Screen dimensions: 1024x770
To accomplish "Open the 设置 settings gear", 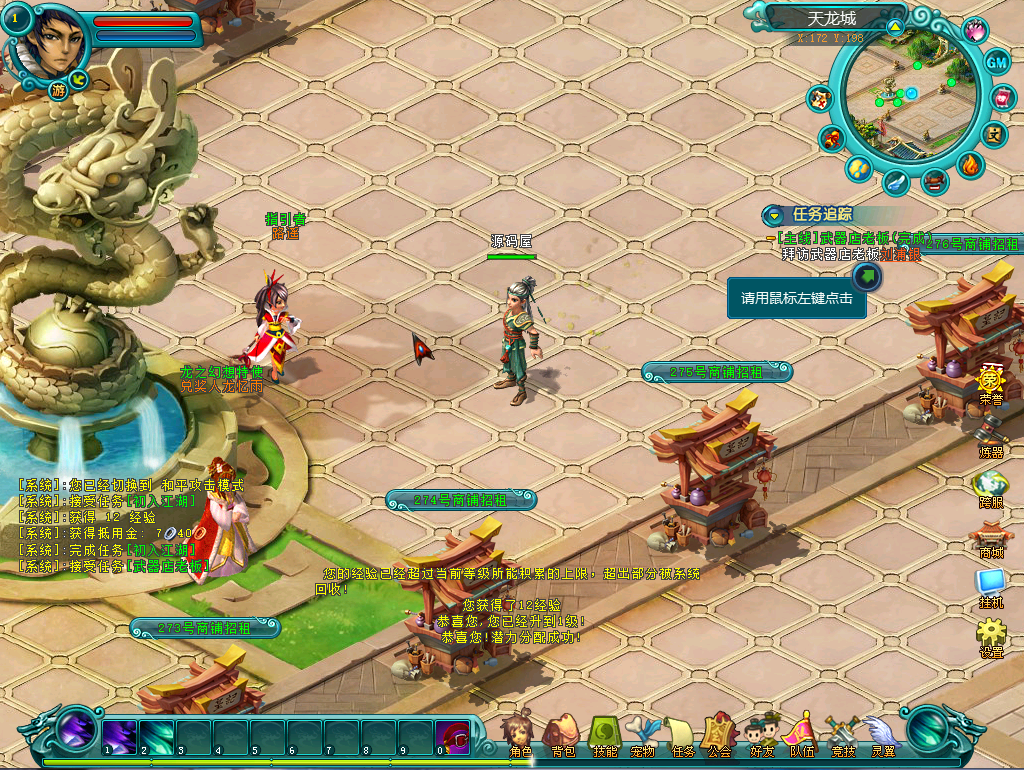I will 990,635.
